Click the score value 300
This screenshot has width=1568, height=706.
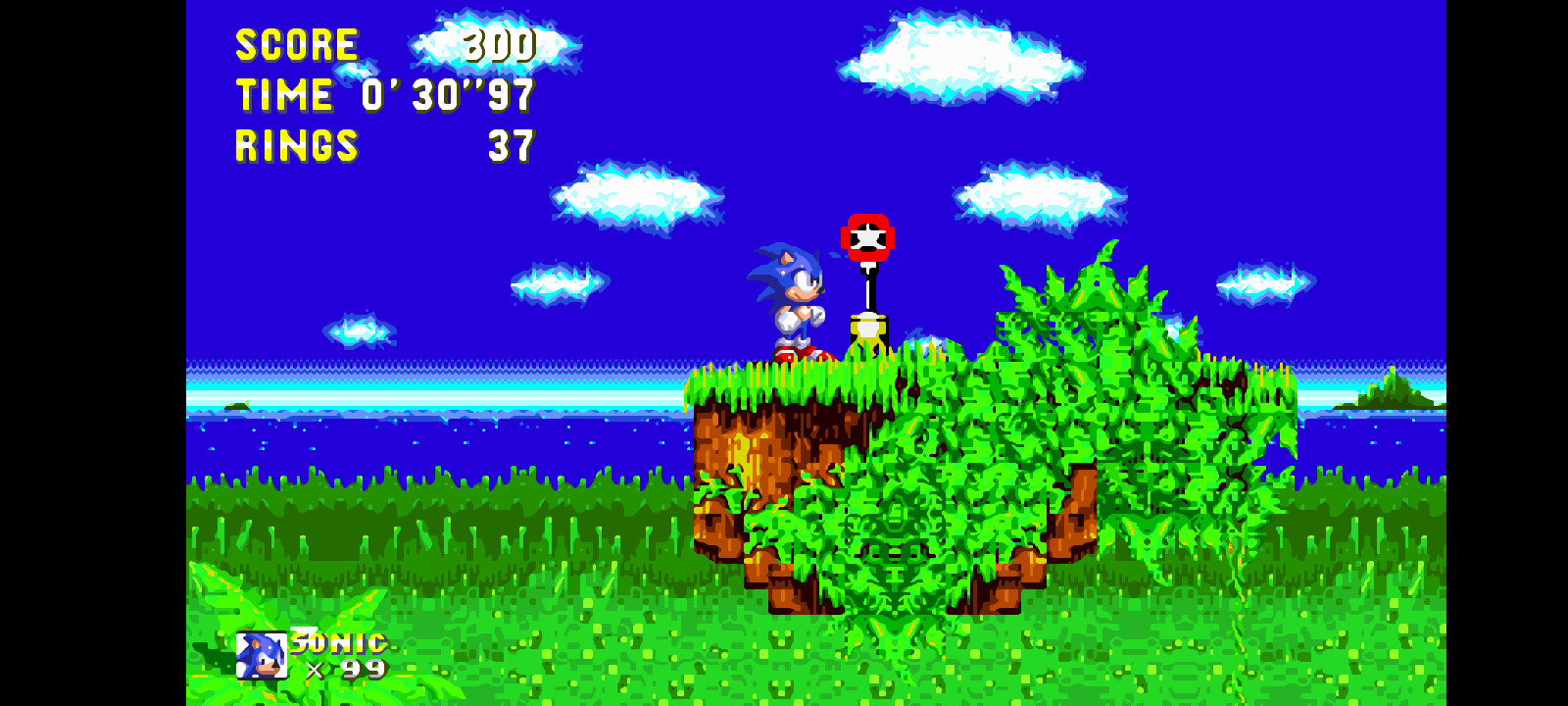tap(501, 43)
